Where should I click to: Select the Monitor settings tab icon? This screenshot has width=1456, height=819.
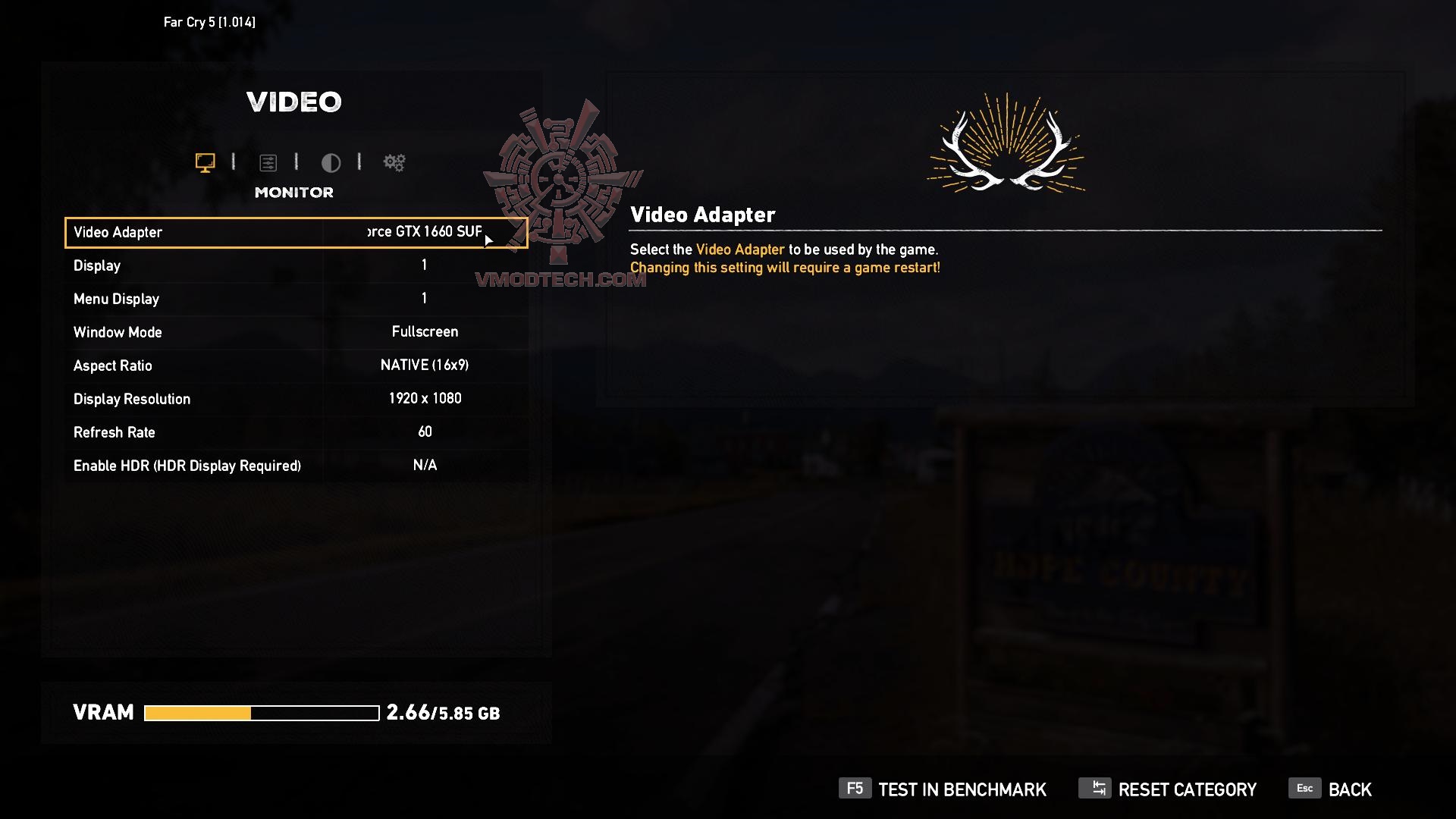click(205, 162)
